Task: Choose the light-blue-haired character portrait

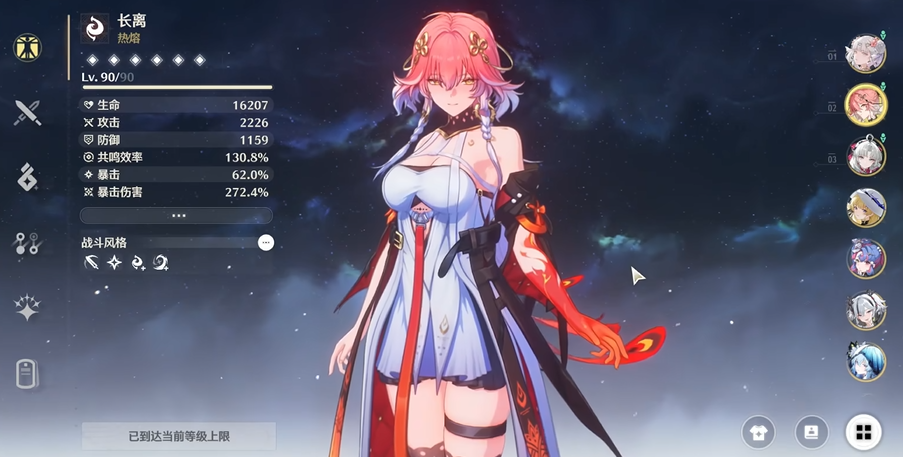Action: coord(866,361)
